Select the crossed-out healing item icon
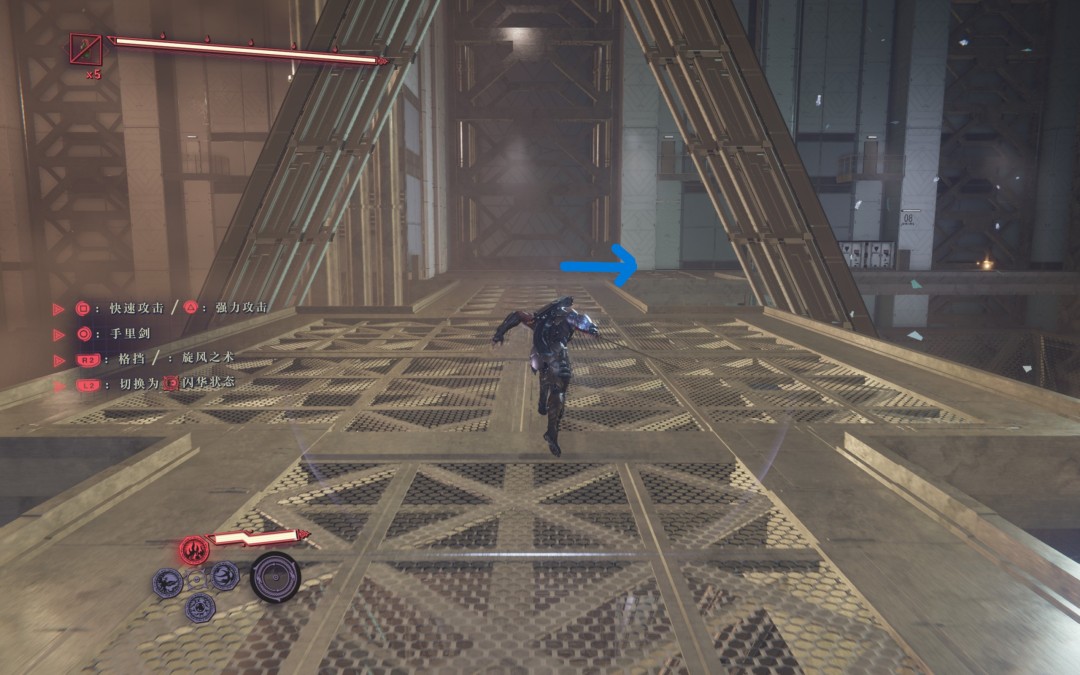This screenshot has width=1080, height=675. click(86, 49)
